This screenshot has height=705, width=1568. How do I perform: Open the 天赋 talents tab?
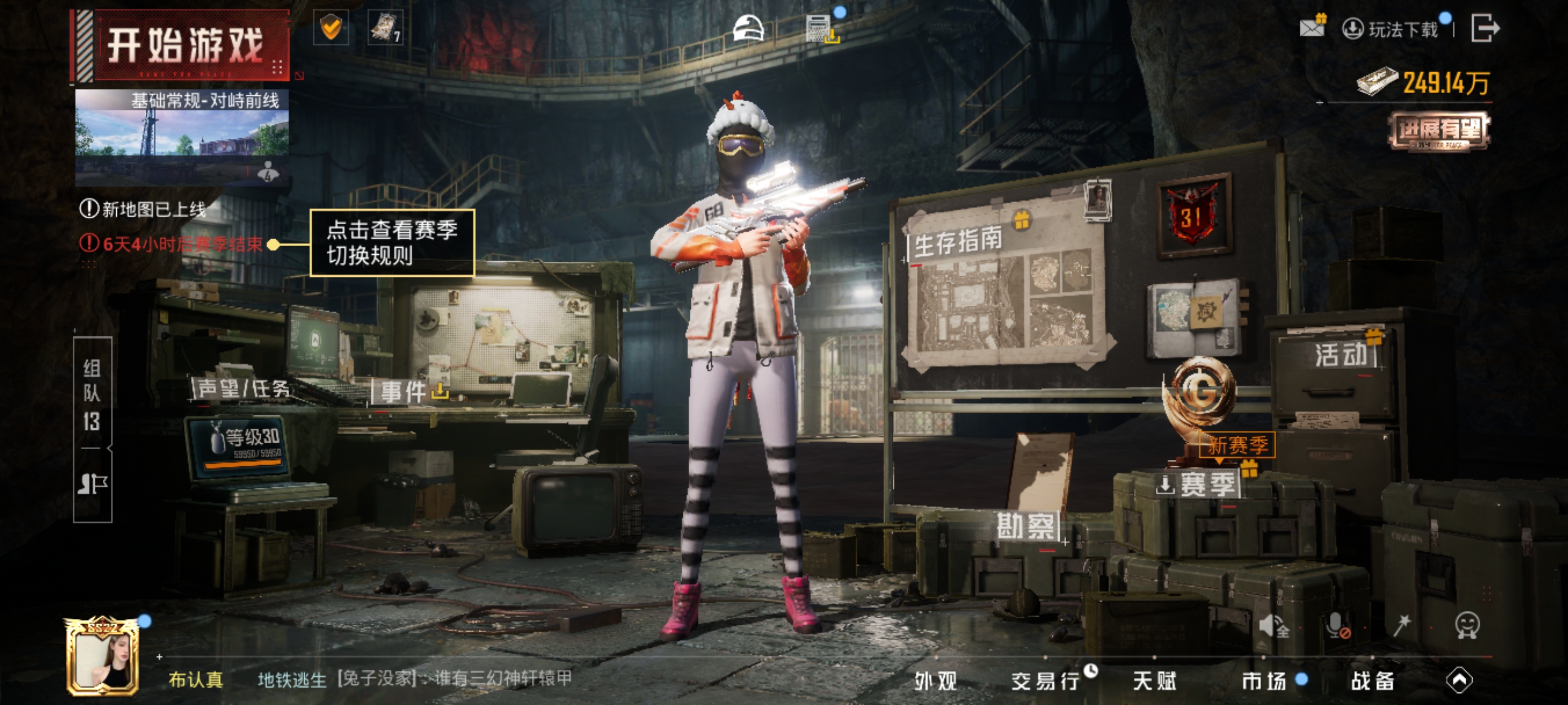(x=1154, y=681)
